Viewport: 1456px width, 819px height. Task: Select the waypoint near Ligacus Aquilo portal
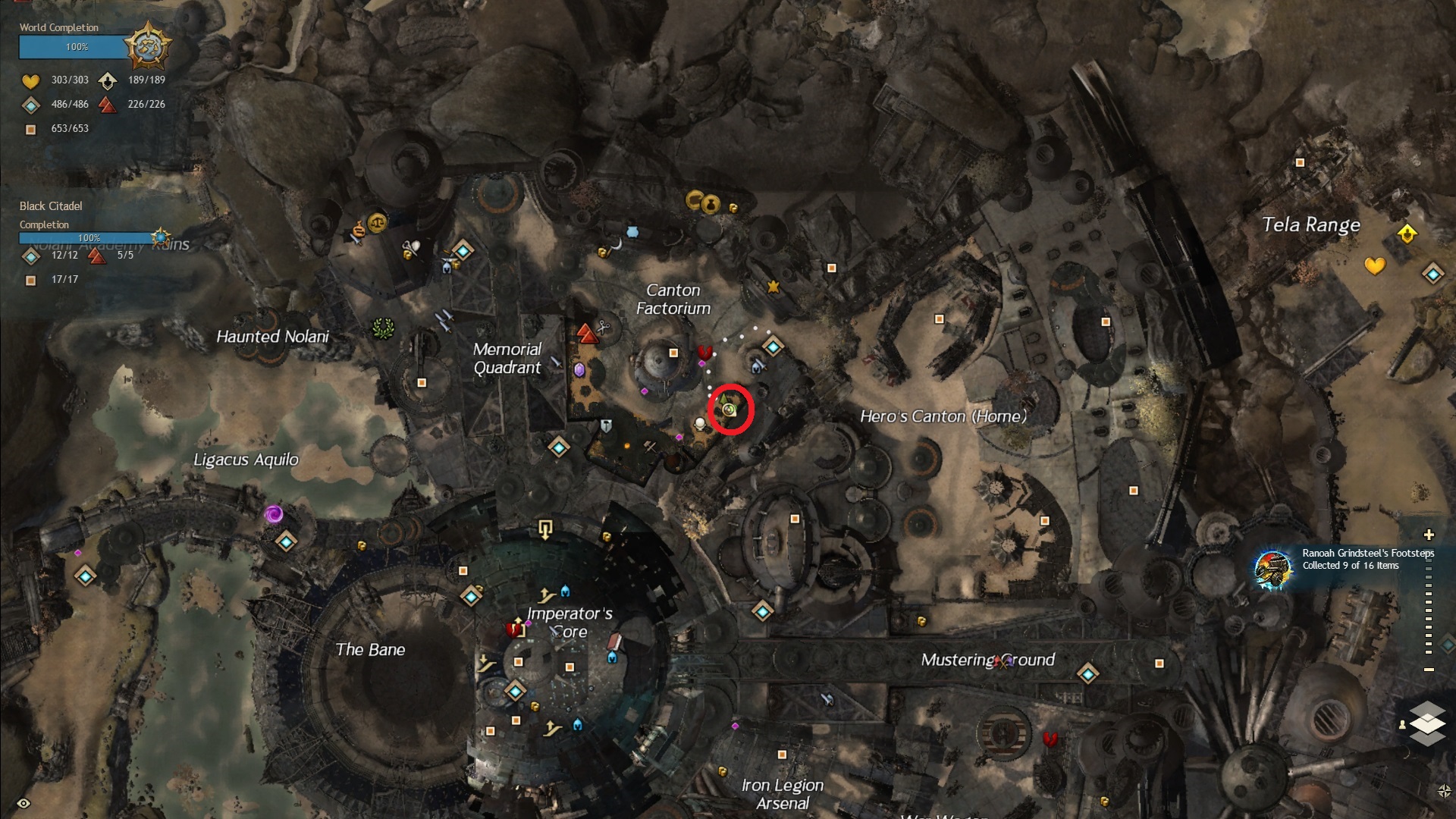[x=286, y=541]
